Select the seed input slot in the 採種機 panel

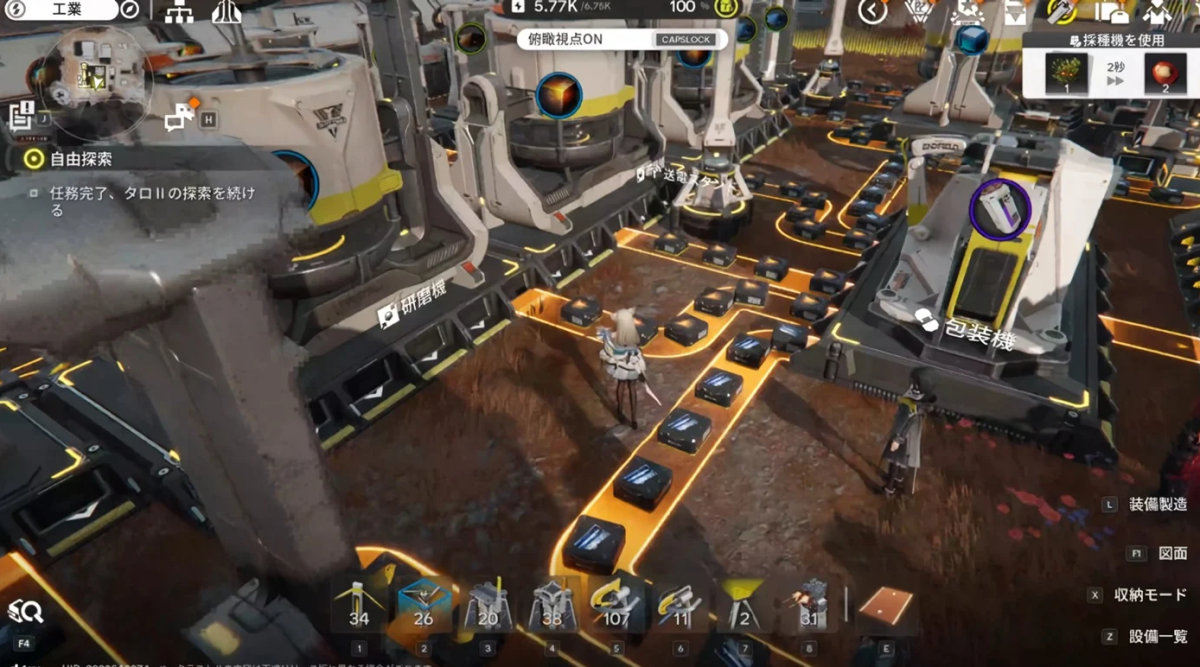click(1066, 73)
